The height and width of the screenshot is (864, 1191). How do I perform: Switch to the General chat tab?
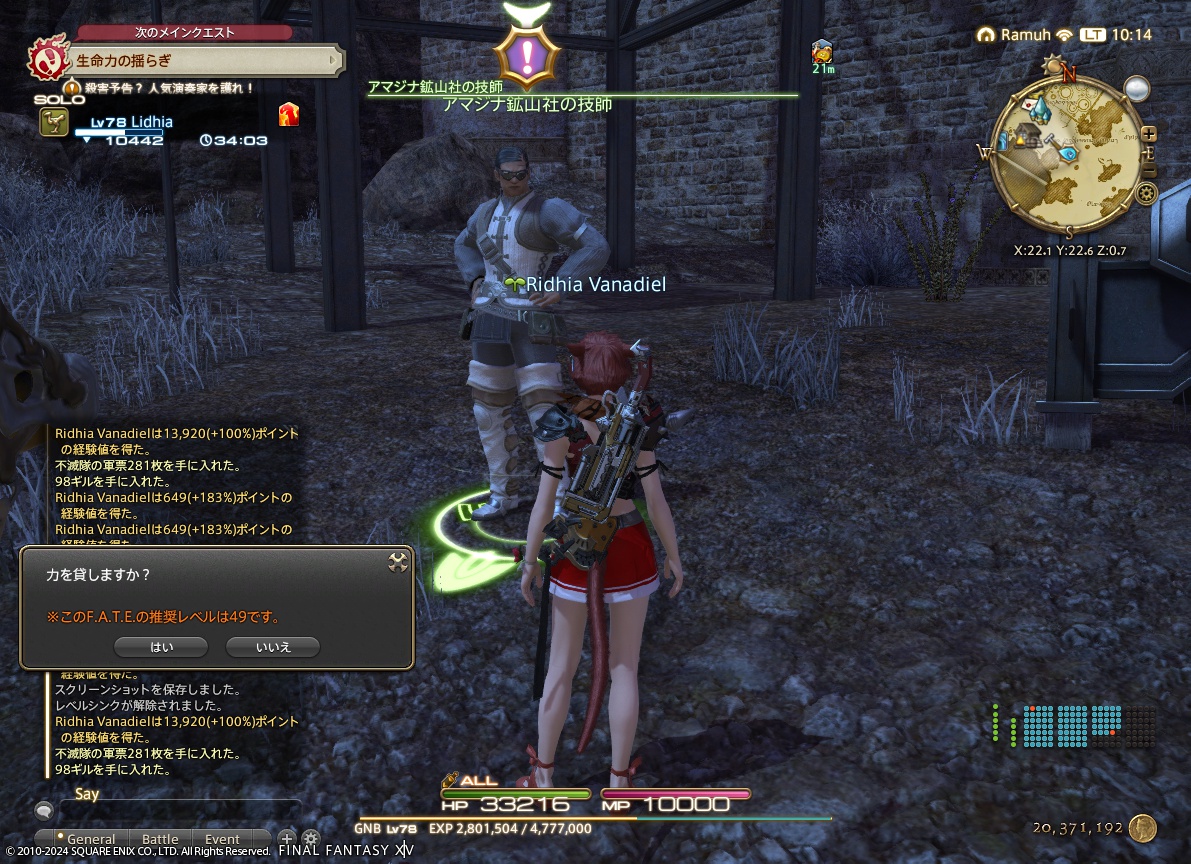pyautogui.click(x=91, y=839)
